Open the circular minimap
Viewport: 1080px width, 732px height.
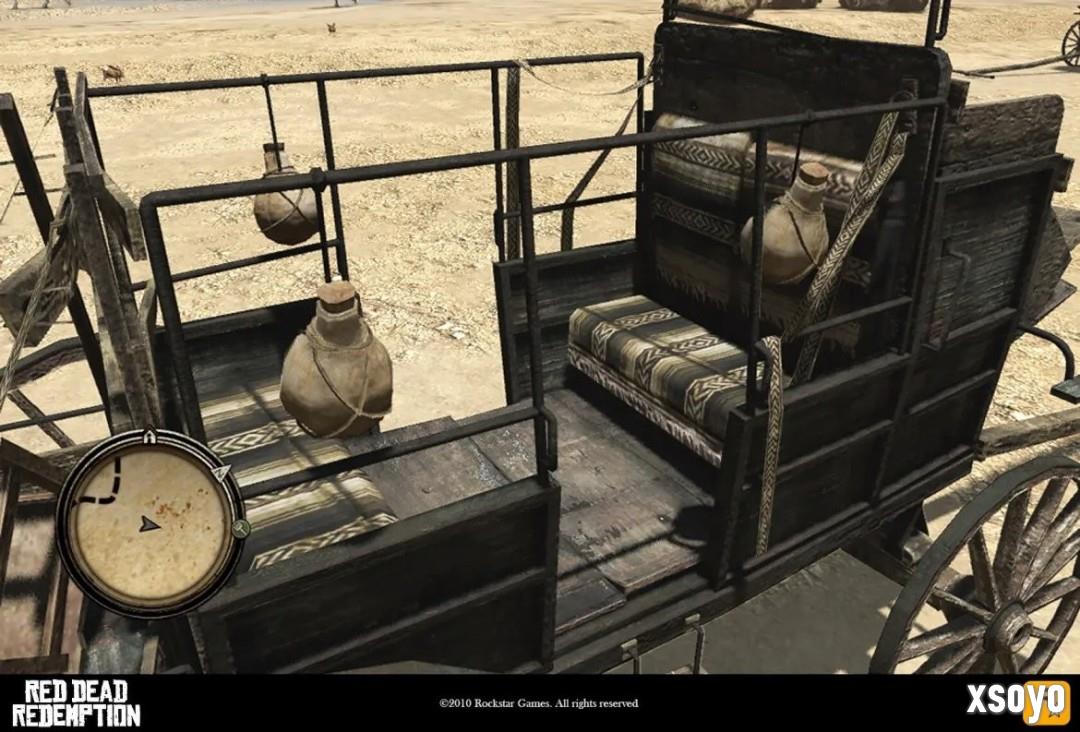[x=148, y=523]
